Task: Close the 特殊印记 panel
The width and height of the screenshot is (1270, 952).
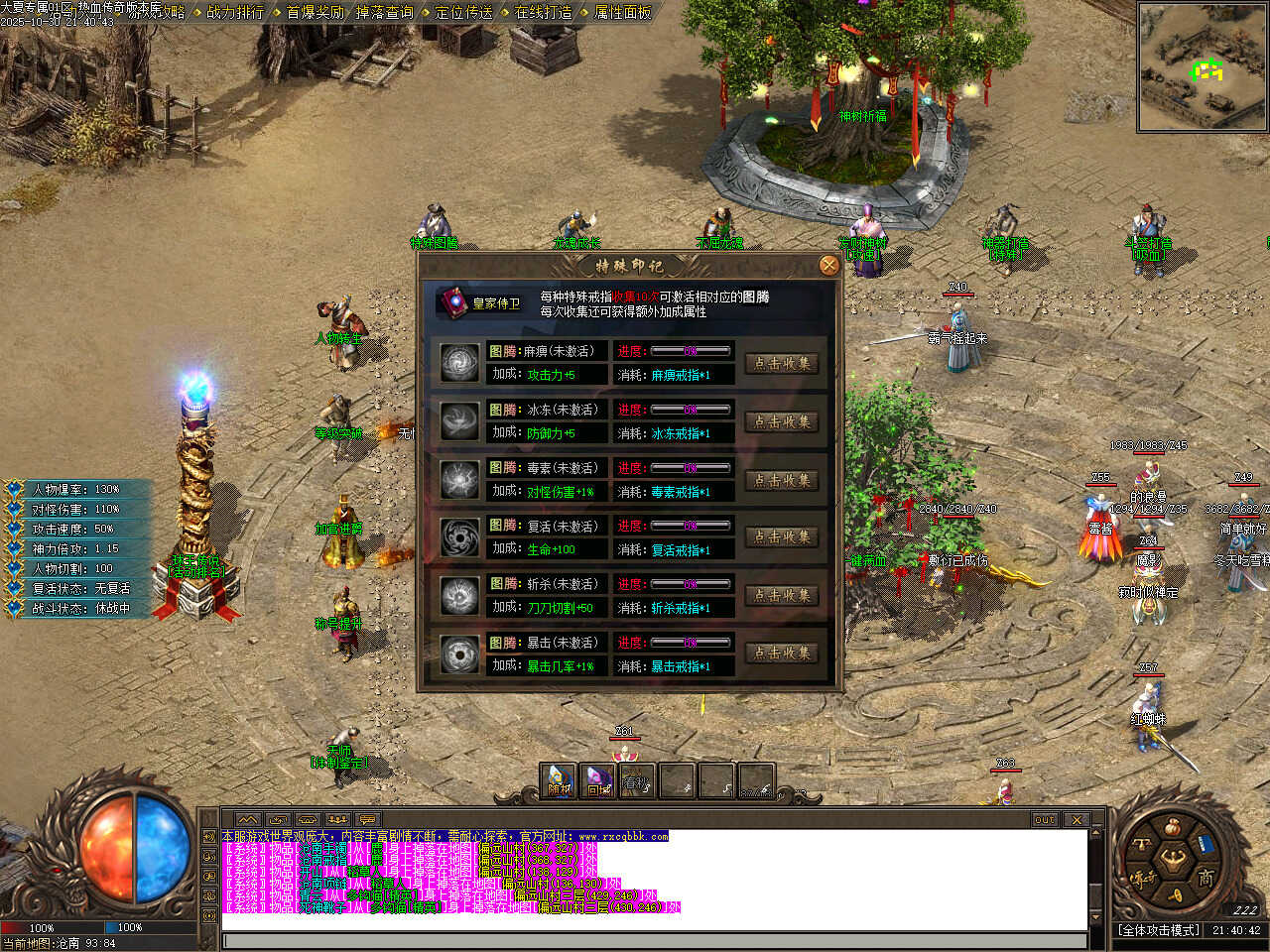Action: (829, 265)
